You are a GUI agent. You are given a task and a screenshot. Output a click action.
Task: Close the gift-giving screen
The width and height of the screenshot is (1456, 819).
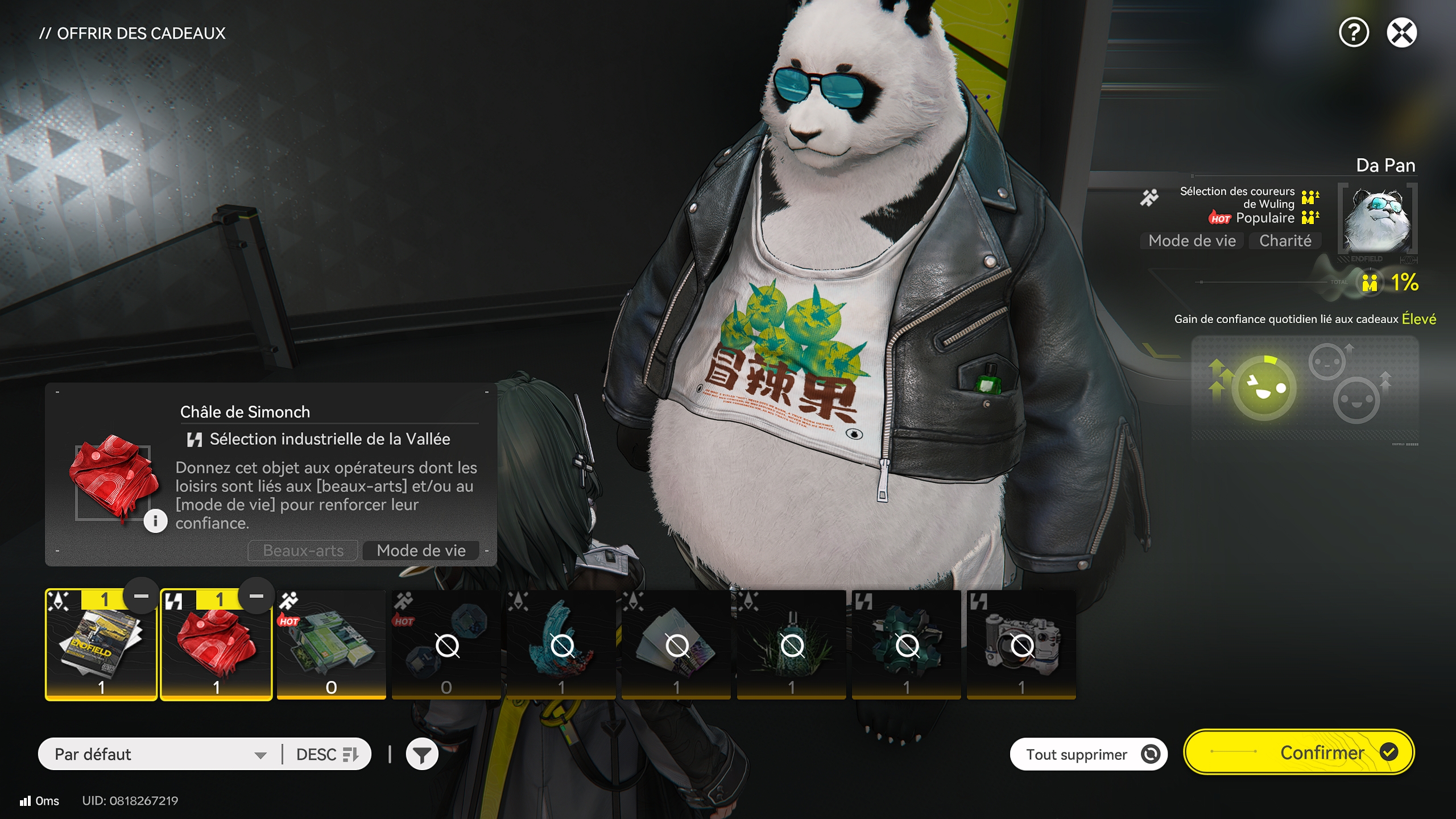pyautogui.click(x=1401, y=32)
